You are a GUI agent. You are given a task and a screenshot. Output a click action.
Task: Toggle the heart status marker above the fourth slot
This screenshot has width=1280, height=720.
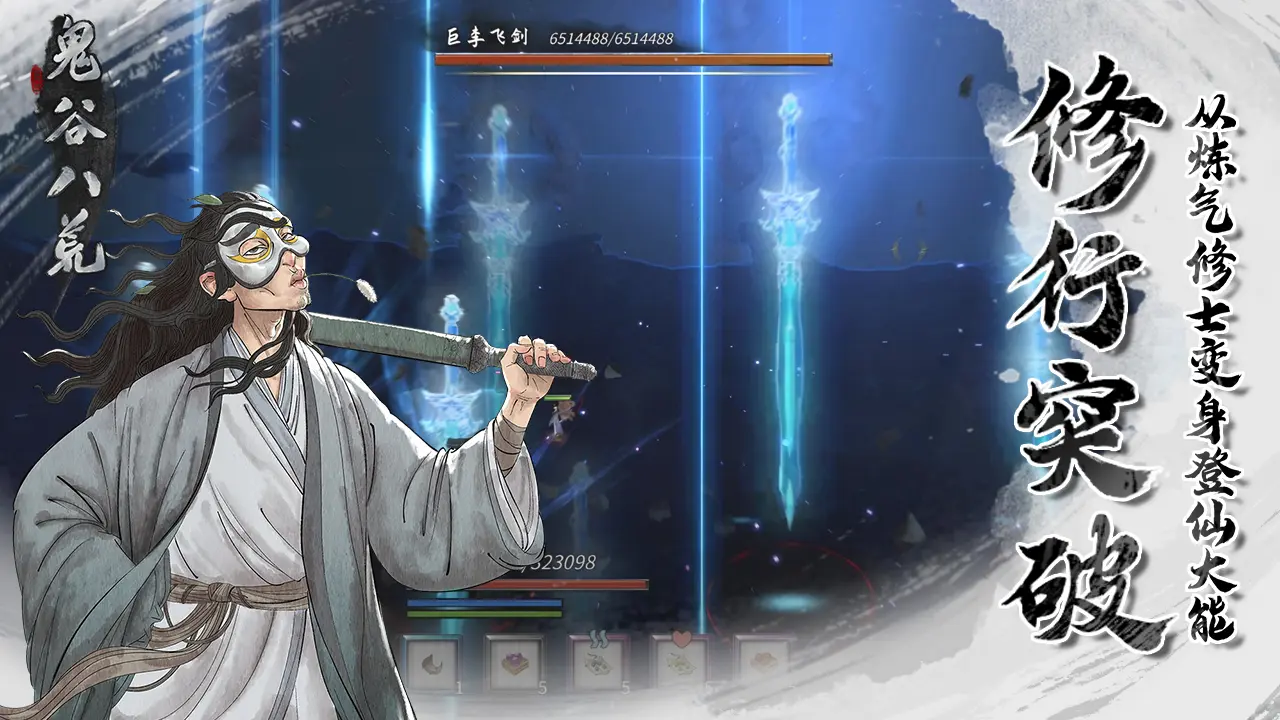click(x=682, y=638)
